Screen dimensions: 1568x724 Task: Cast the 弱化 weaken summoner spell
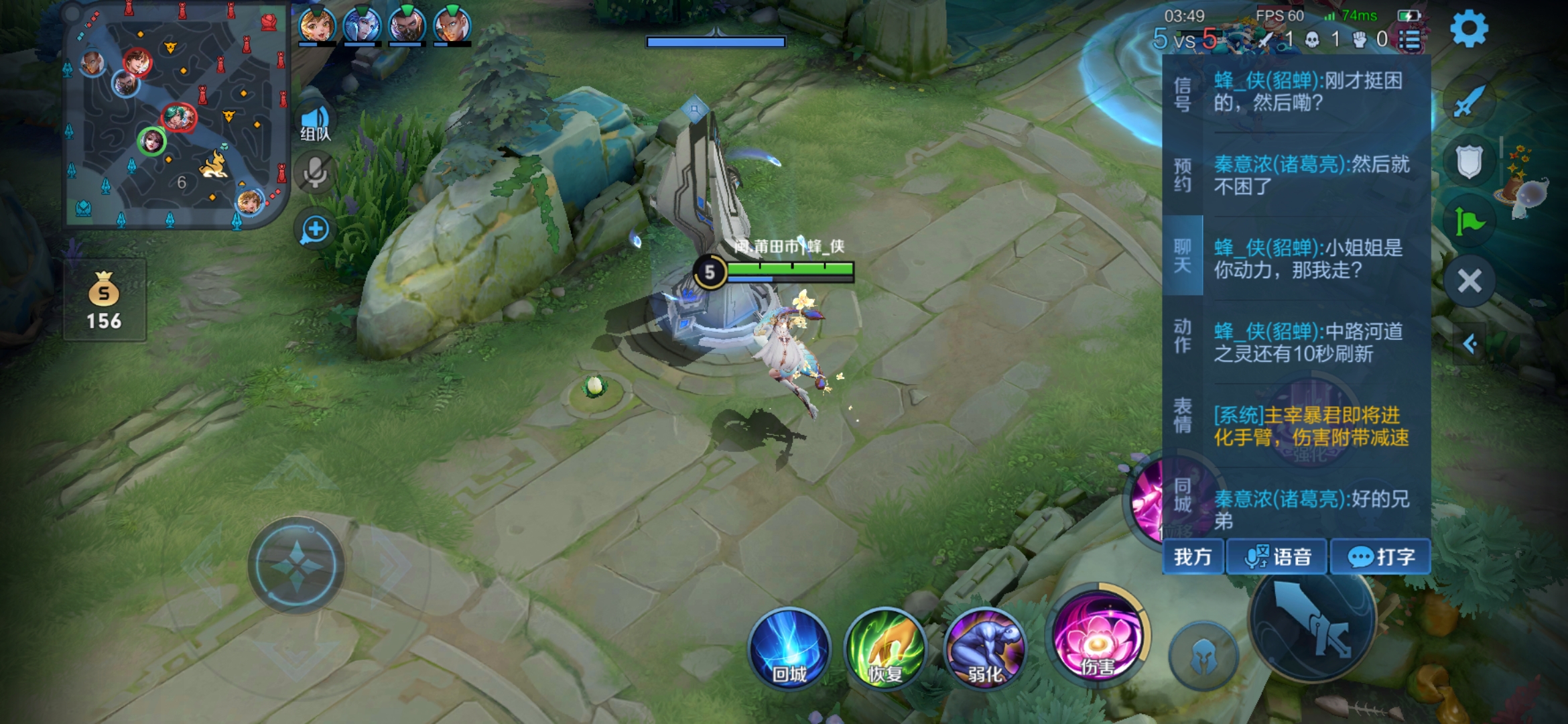click(x=984, y=648)
